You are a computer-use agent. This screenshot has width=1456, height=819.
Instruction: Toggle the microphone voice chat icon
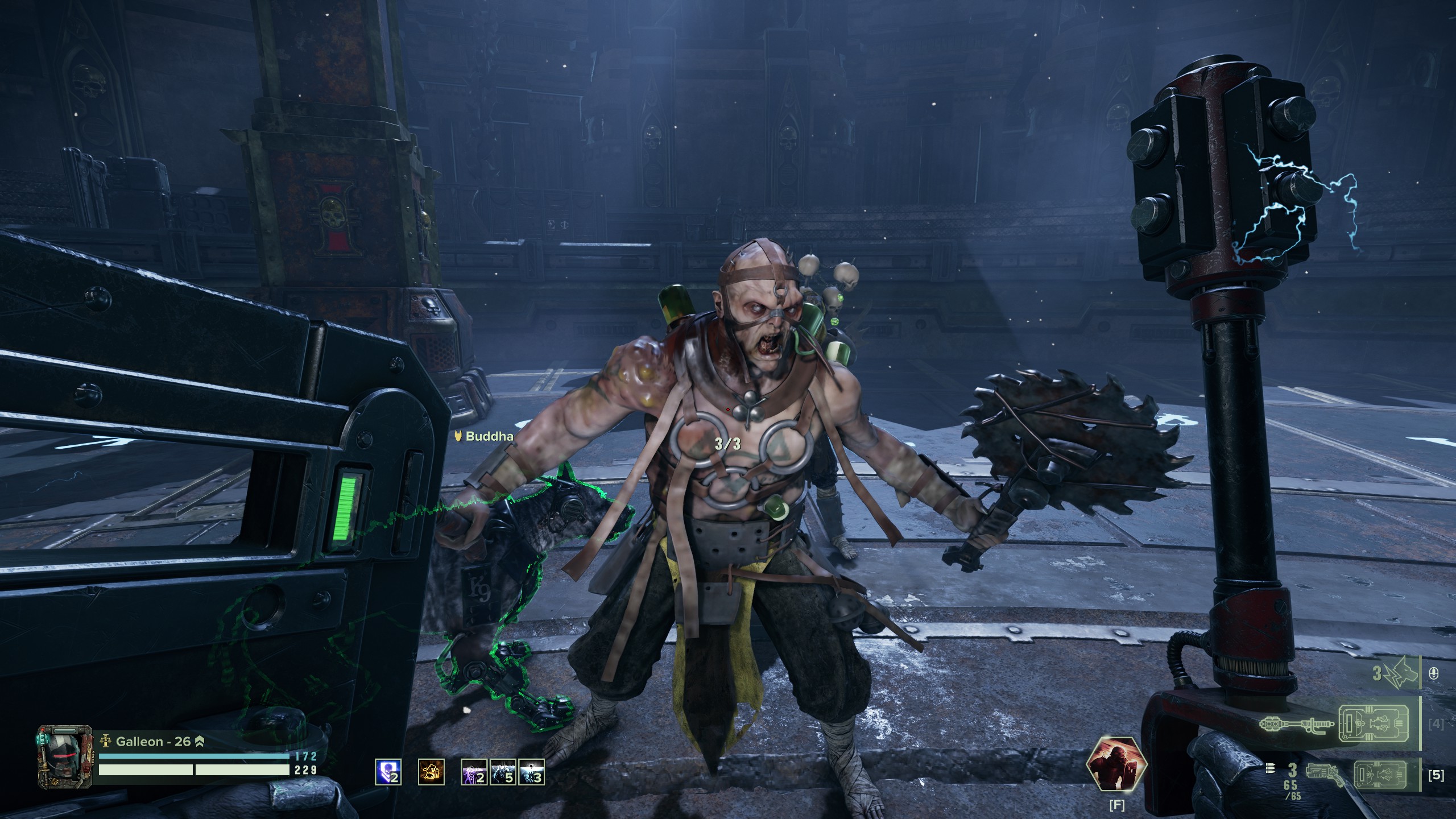(1433, 674)
